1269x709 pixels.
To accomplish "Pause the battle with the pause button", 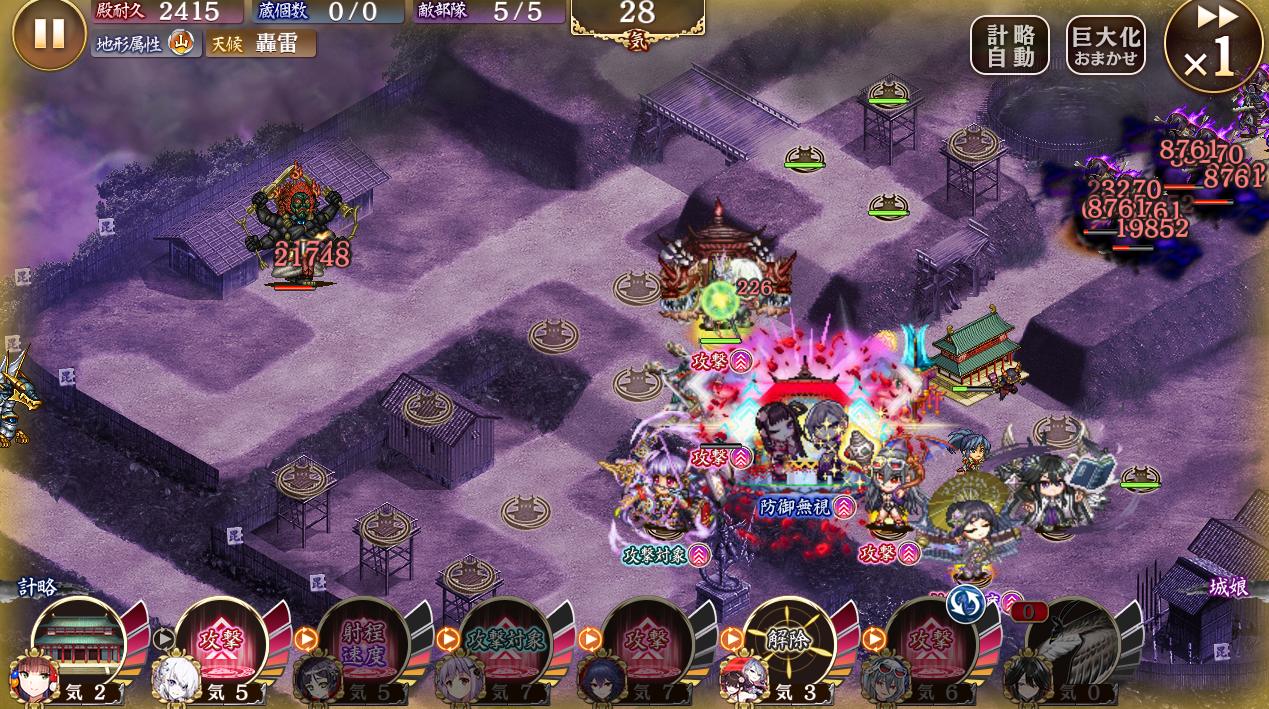I will coord(48,34).
